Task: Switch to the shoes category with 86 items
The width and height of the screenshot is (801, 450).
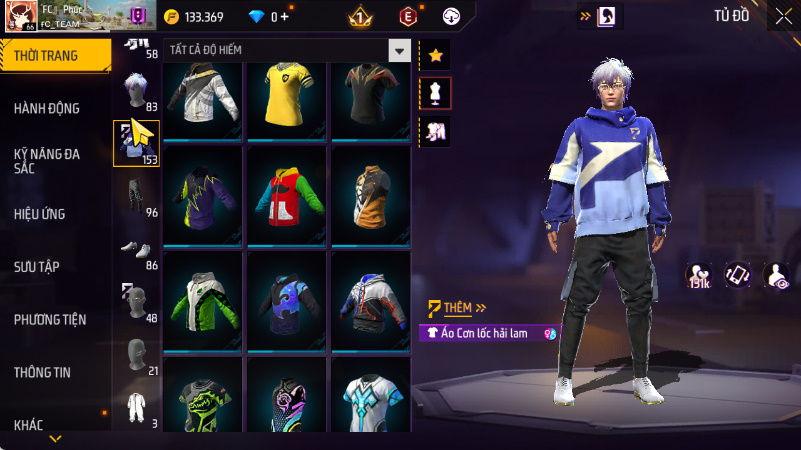Action: [x=136, y=250]
